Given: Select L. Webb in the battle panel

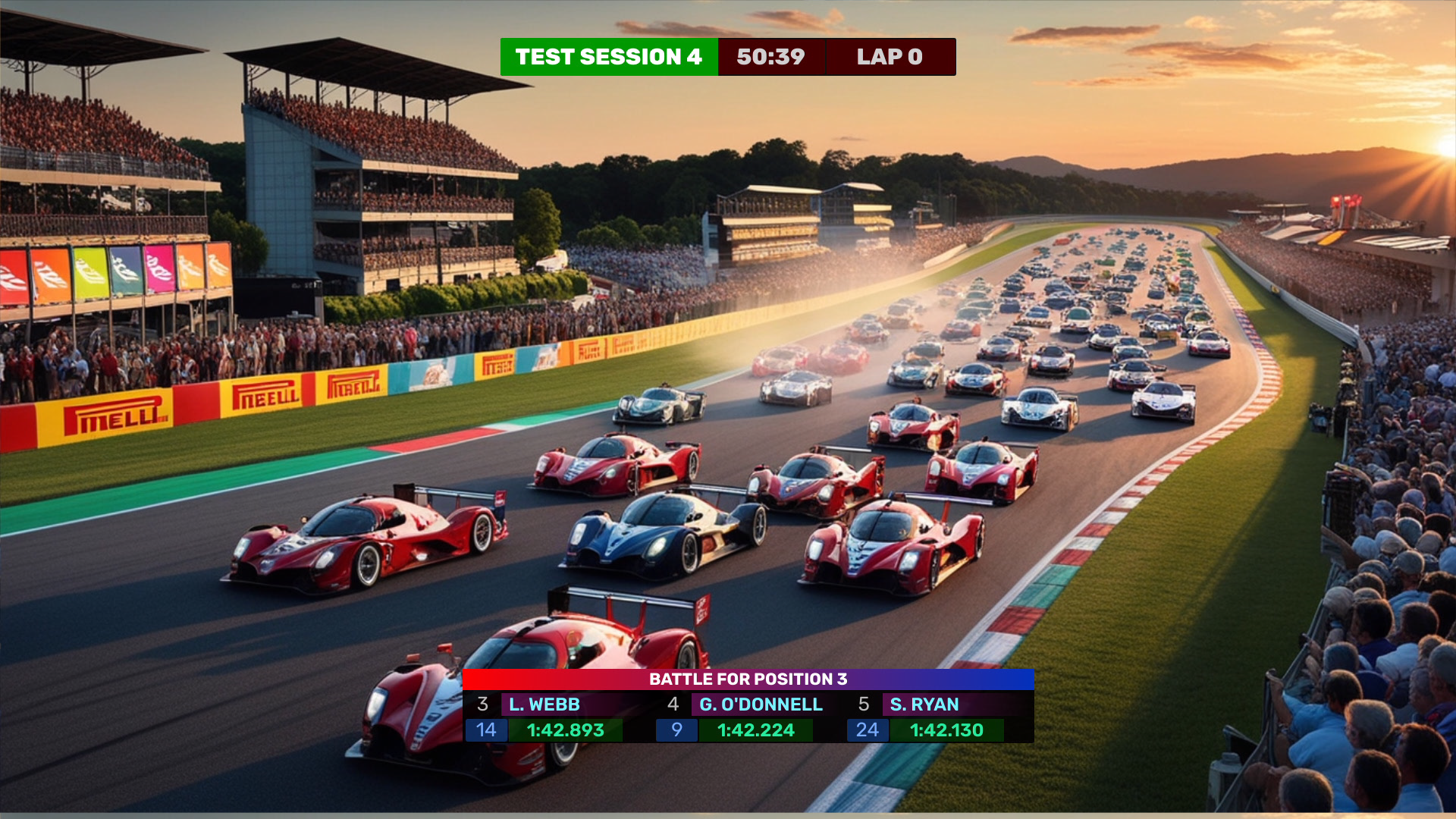Looking at the screenshot, I should [544, 704].
